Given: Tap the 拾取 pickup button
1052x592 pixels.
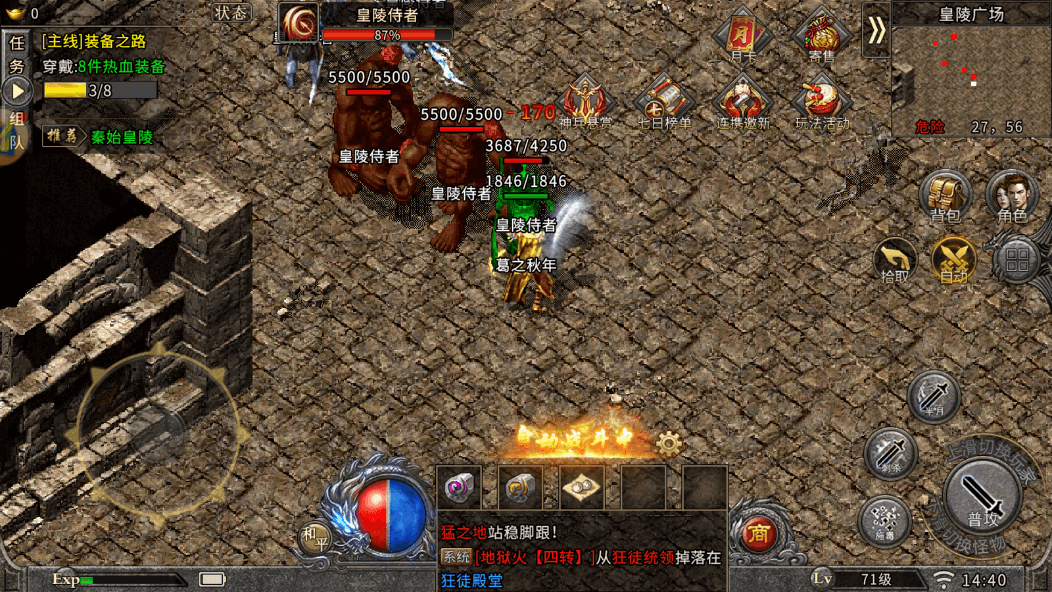Looking at the screenshot, I should [895, 259].
